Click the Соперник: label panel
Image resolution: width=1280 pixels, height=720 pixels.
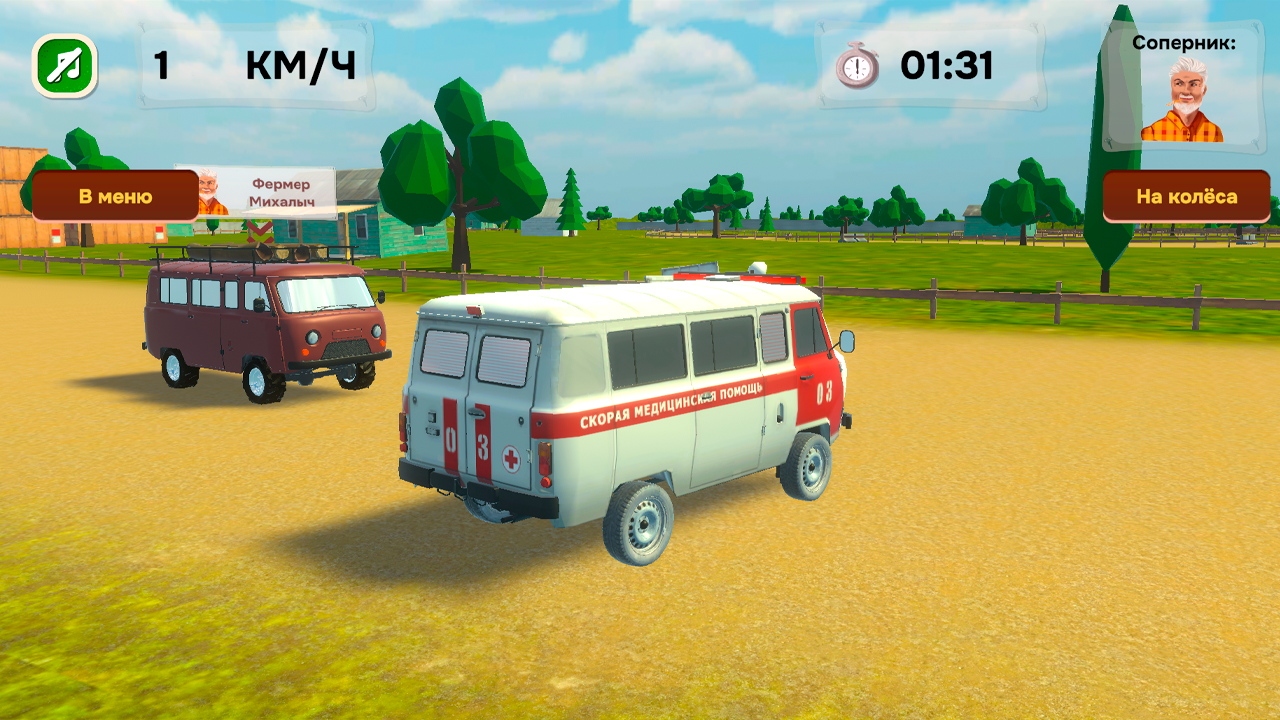[1185, 43]
